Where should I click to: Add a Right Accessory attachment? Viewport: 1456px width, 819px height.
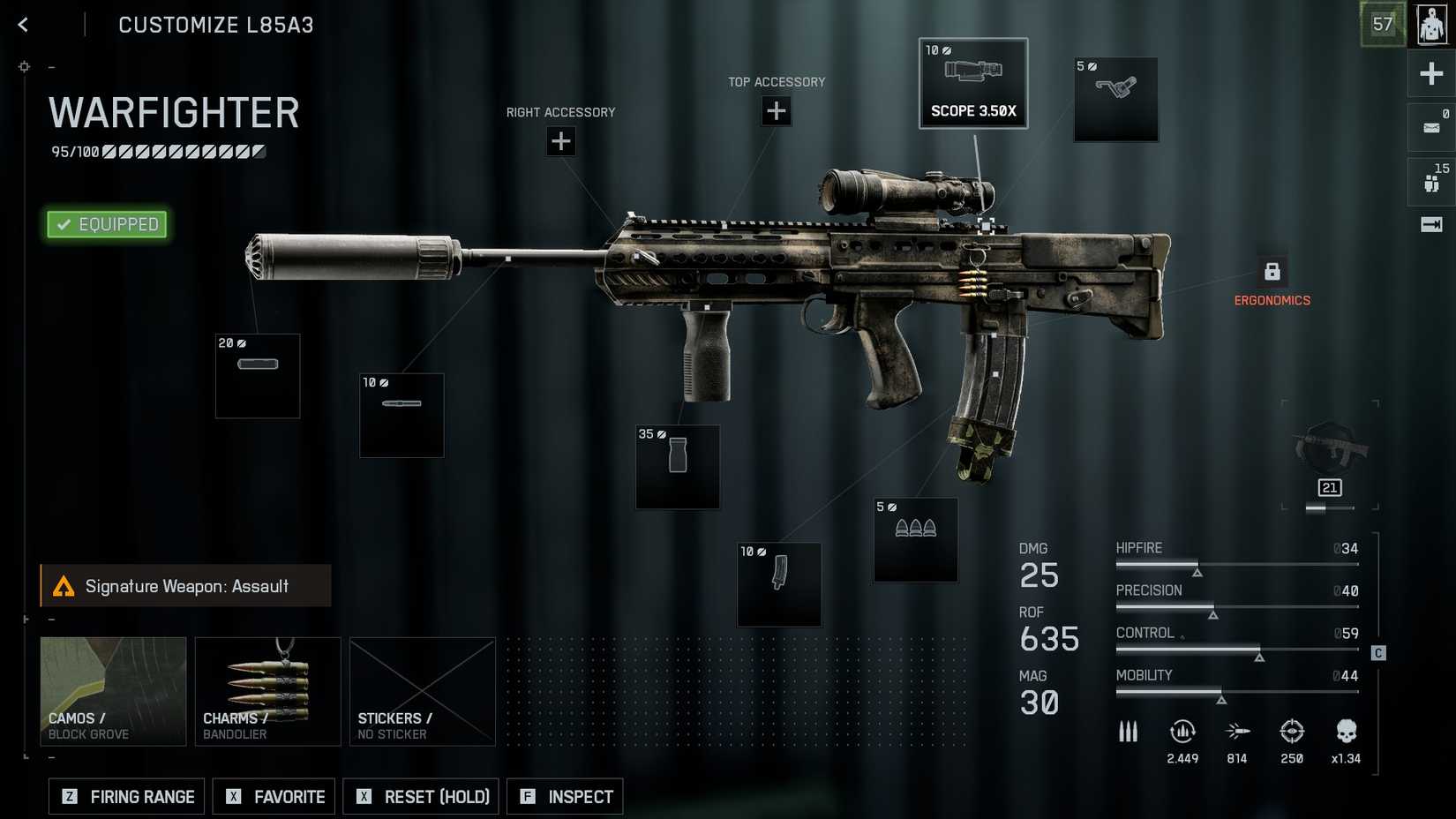click(560, 141)
